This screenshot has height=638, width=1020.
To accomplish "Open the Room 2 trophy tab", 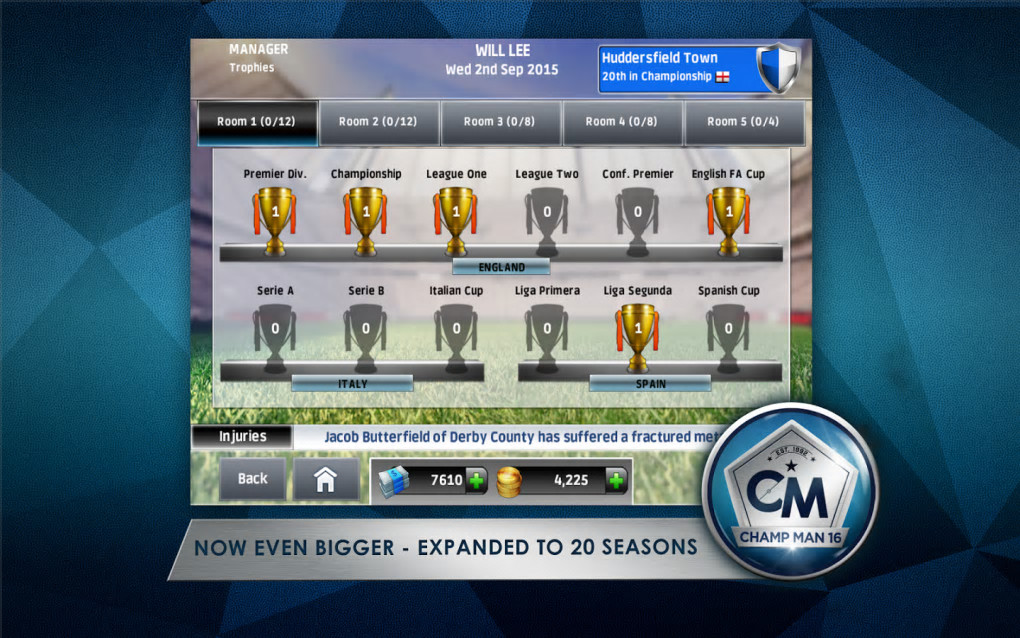I will tap(378, 122).
